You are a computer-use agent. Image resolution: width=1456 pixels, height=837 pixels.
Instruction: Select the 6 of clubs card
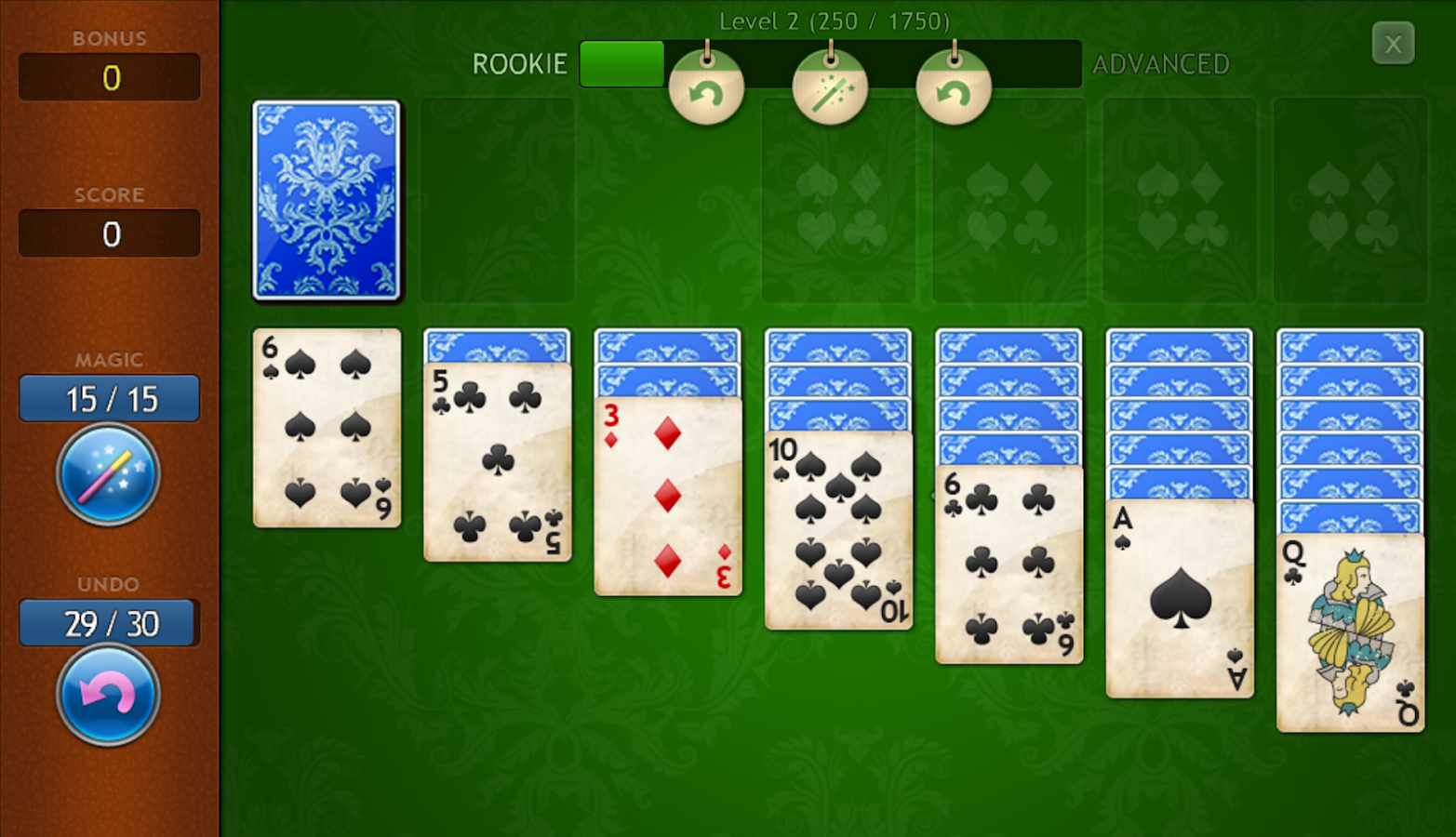1009,565
